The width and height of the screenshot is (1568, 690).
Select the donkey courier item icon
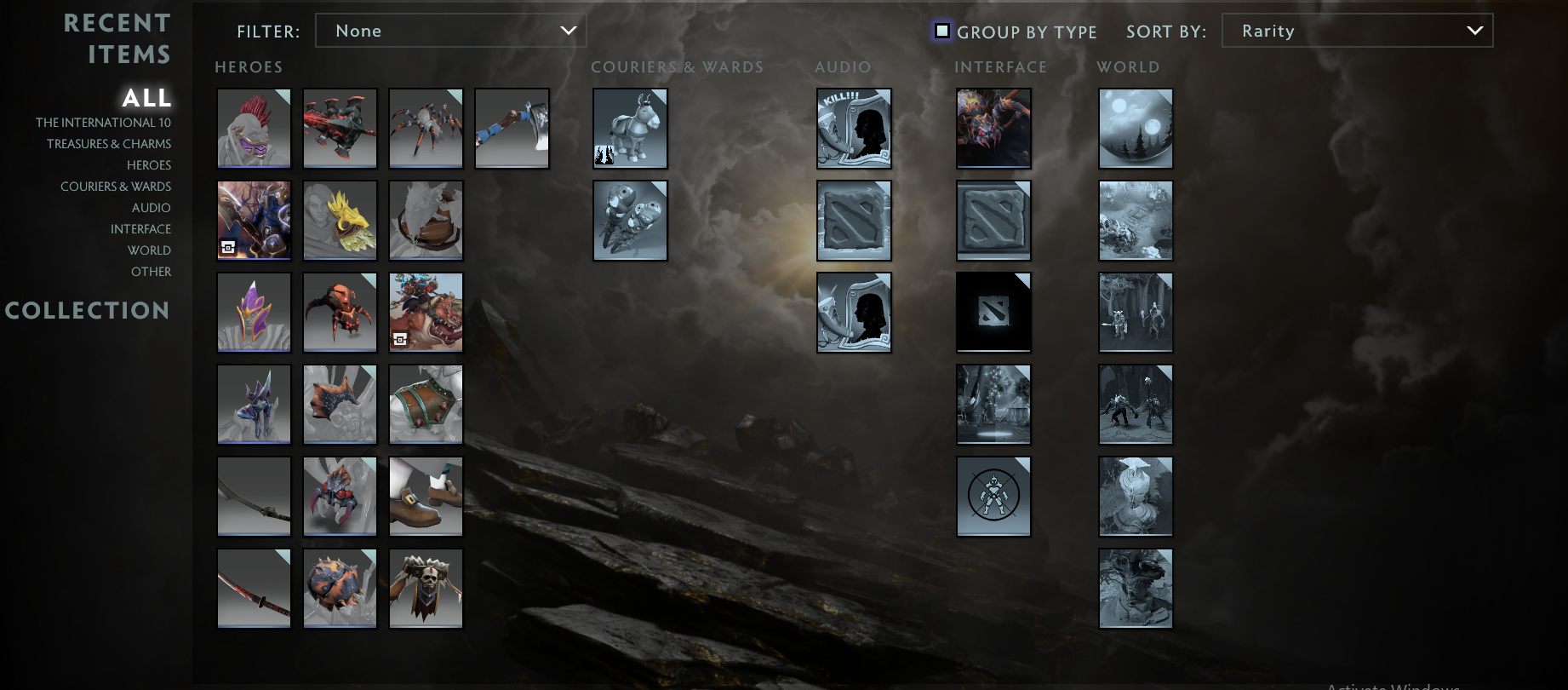630,128
